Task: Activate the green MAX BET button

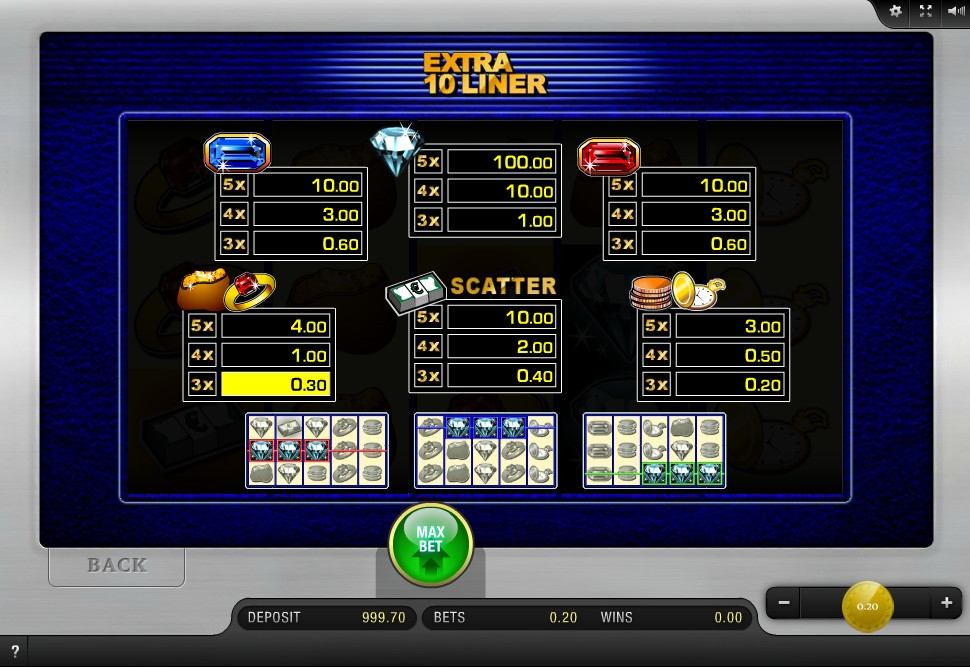Action: [430, 545]
